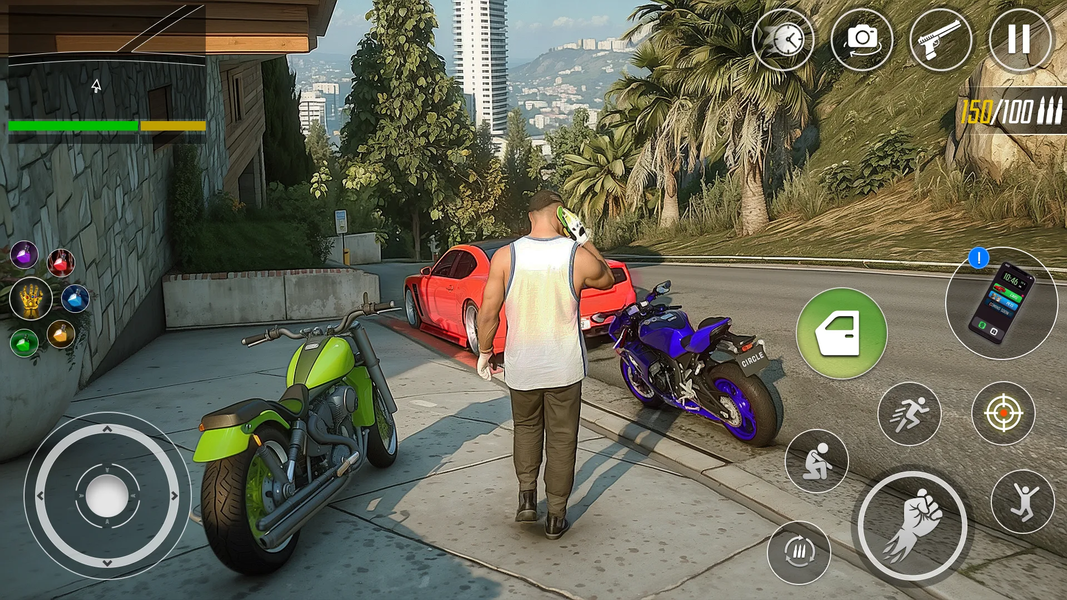Jump using the leaping figure button
The image size is (1067, 600).
click(1022, 501)
